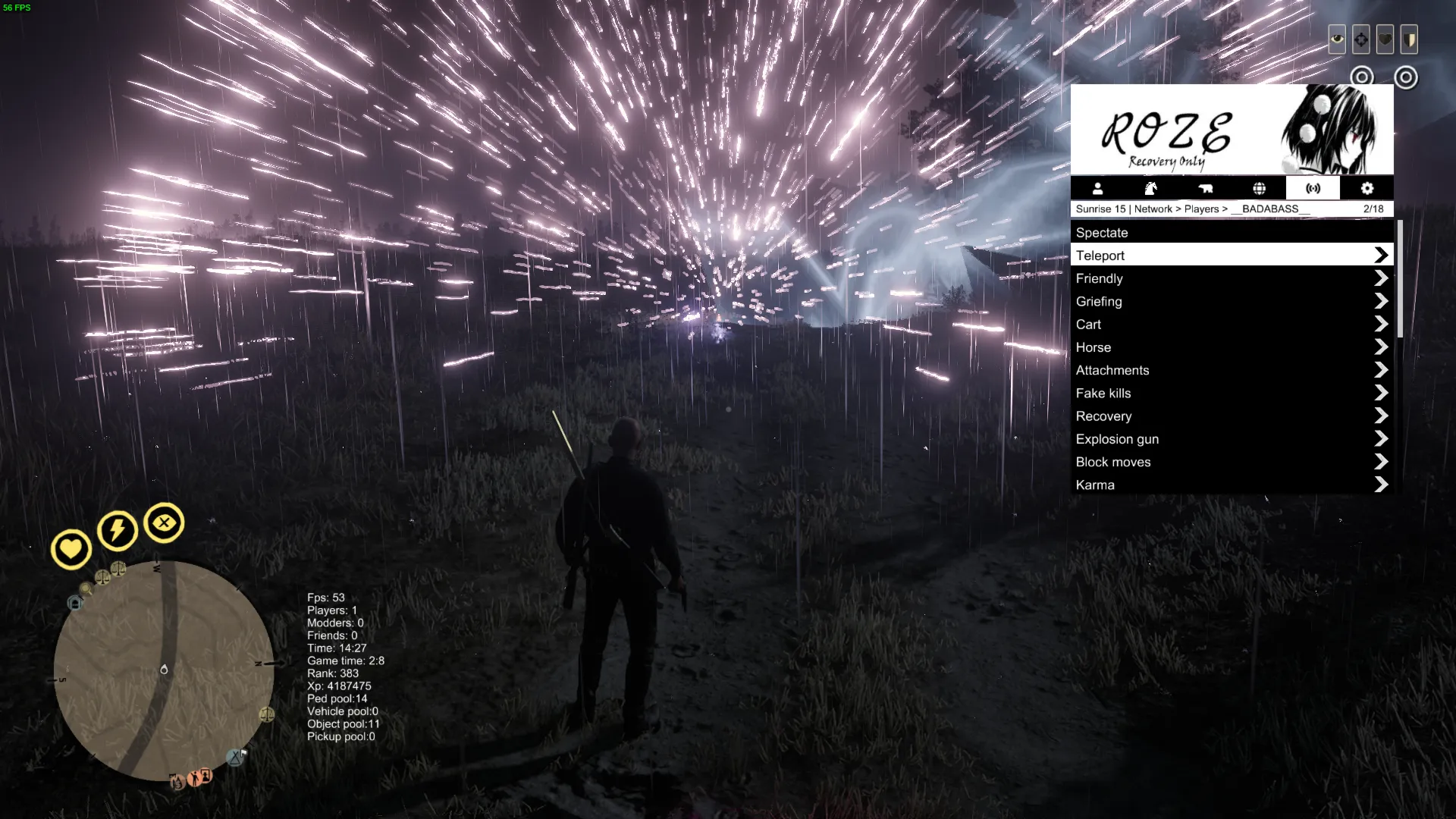Select the eye ability card icon

click(1337, 39)
